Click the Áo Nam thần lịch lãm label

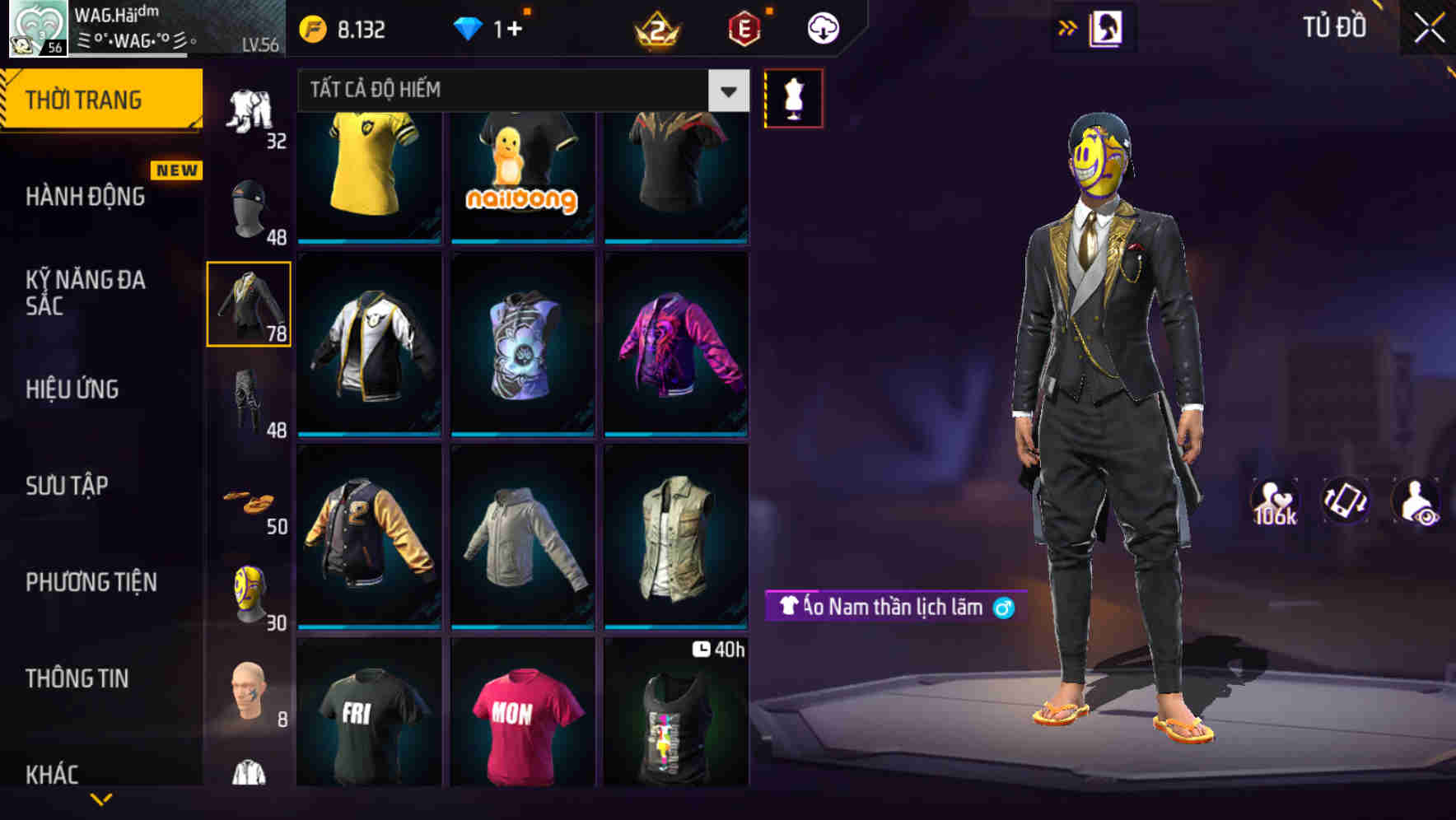pyautogui.click(x=889, y=608)
